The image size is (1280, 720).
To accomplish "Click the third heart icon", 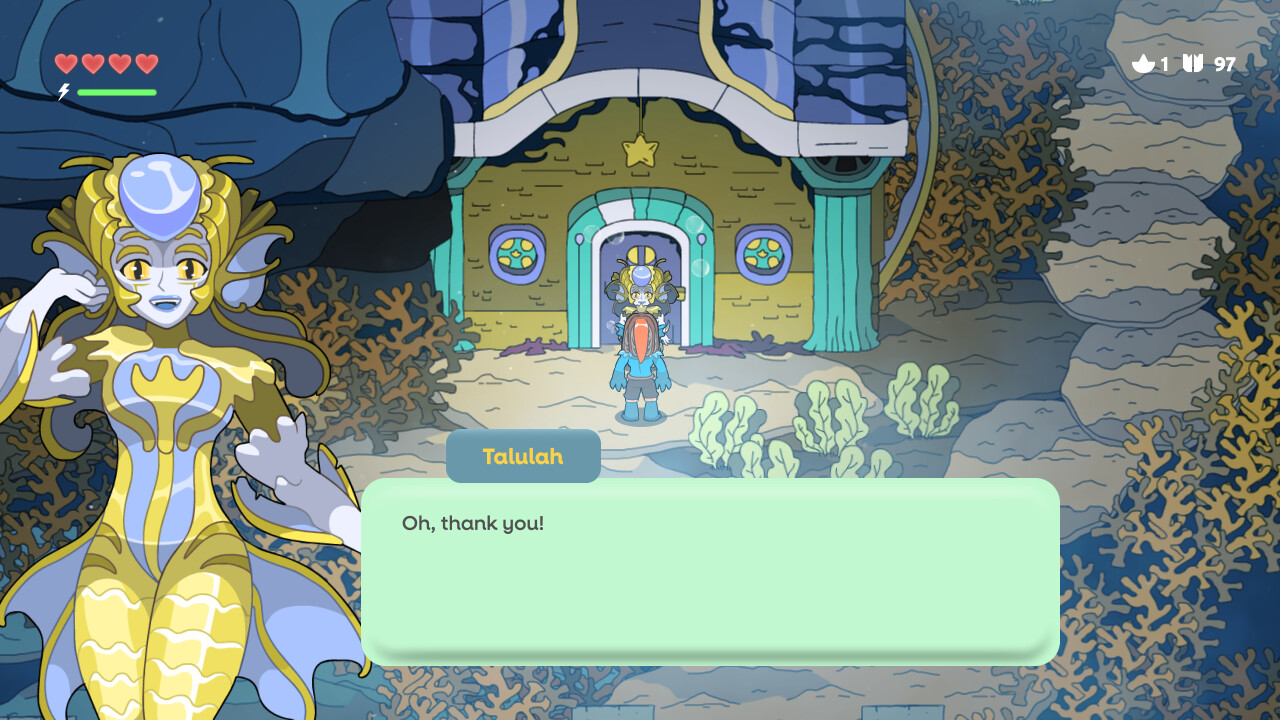I will point(119,63).
